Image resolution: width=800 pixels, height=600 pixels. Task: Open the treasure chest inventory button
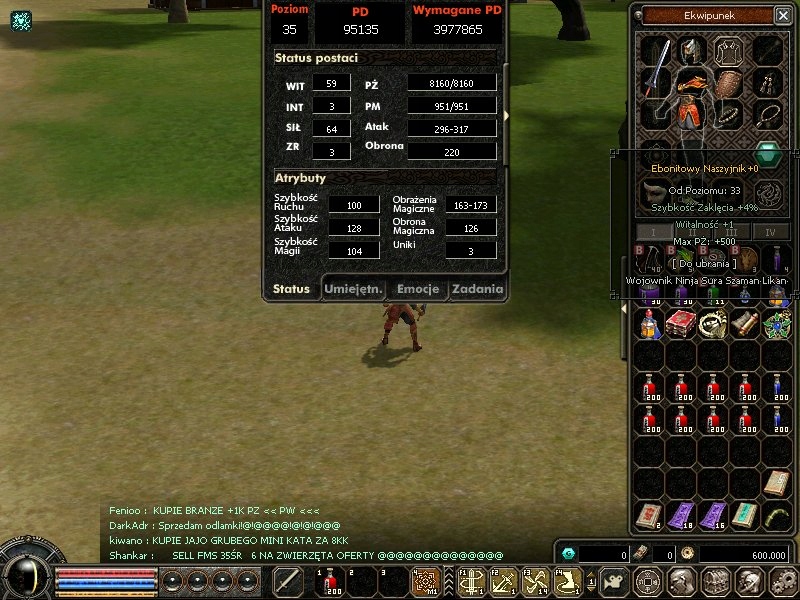click(x=714, y=581)
